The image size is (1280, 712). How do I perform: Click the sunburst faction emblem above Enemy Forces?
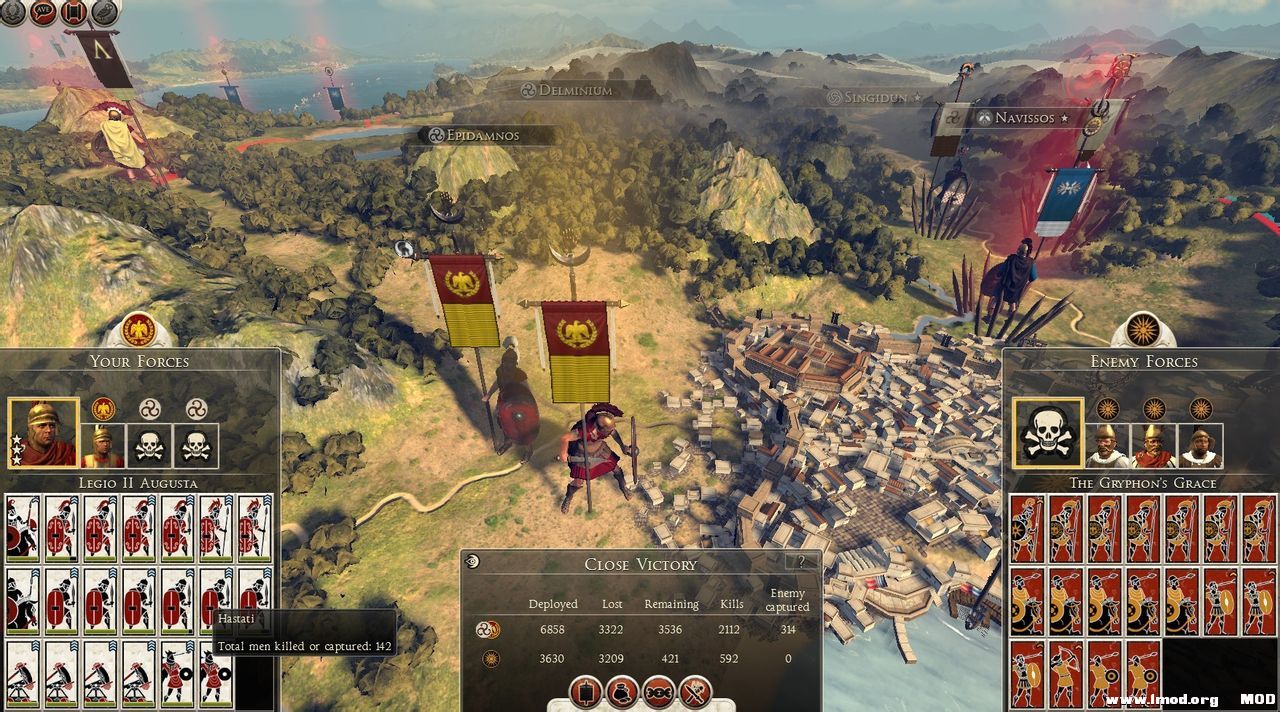(x=1142, y=329)
